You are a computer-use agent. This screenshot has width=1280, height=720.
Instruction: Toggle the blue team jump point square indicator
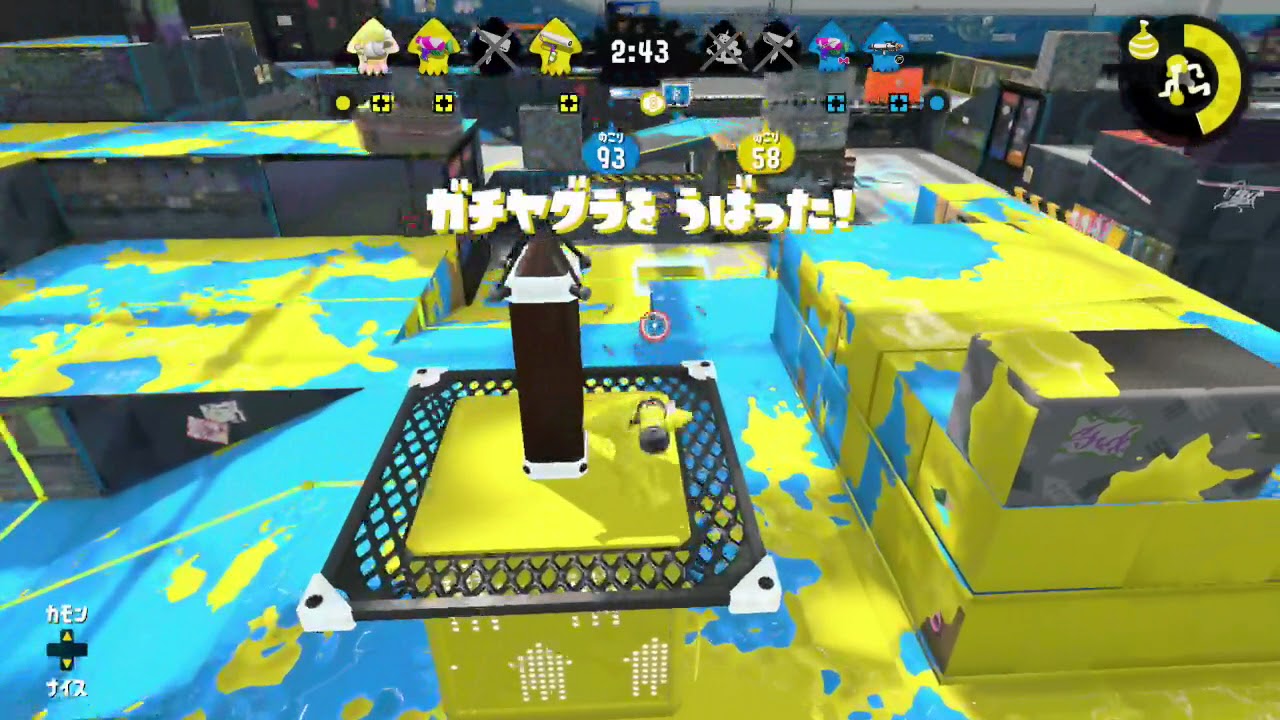click(834, 102)
